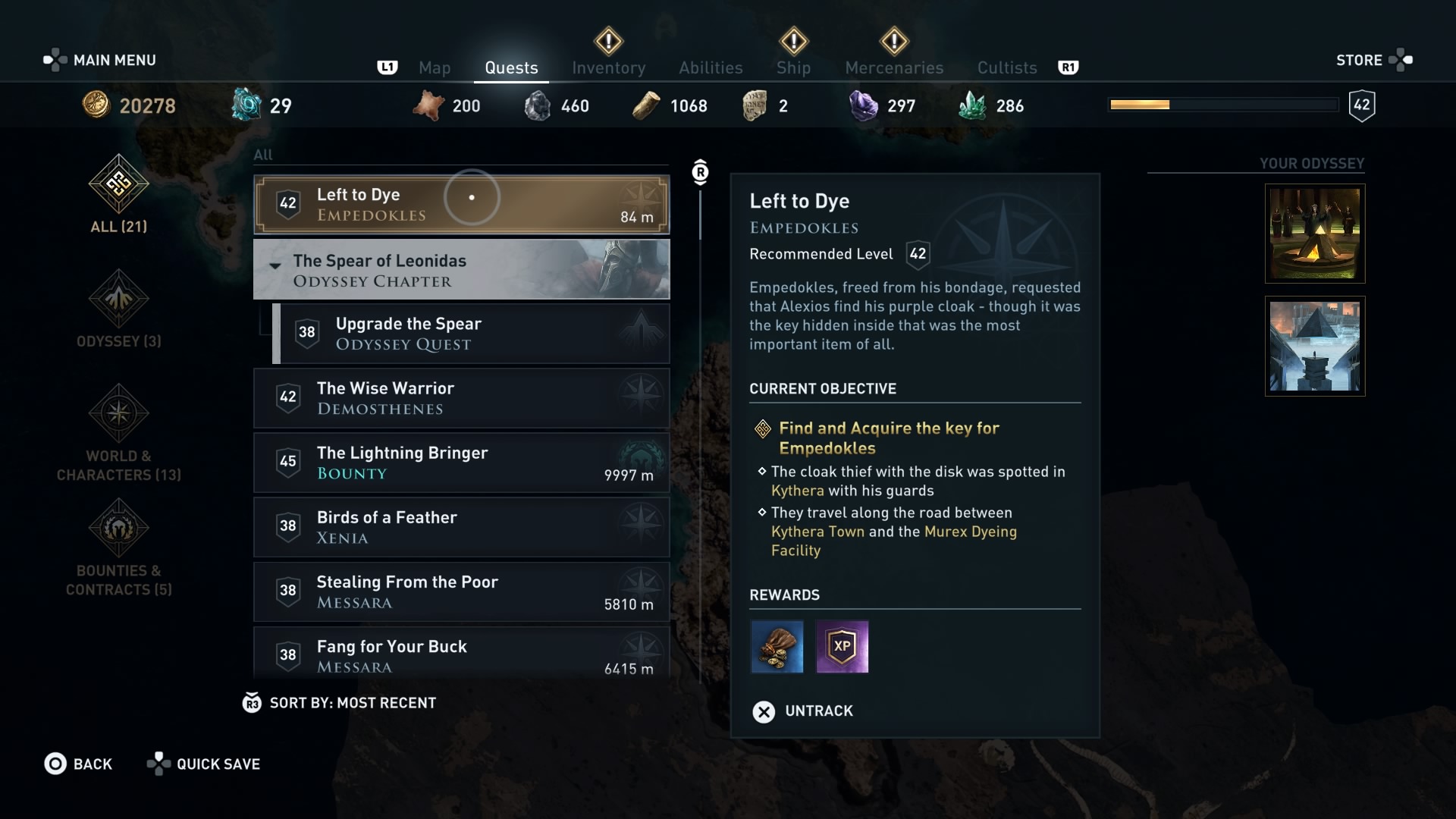Untrack the Left to Dye quest
The height and width of the screenshot is (819, 1456).
pos(801,711)
